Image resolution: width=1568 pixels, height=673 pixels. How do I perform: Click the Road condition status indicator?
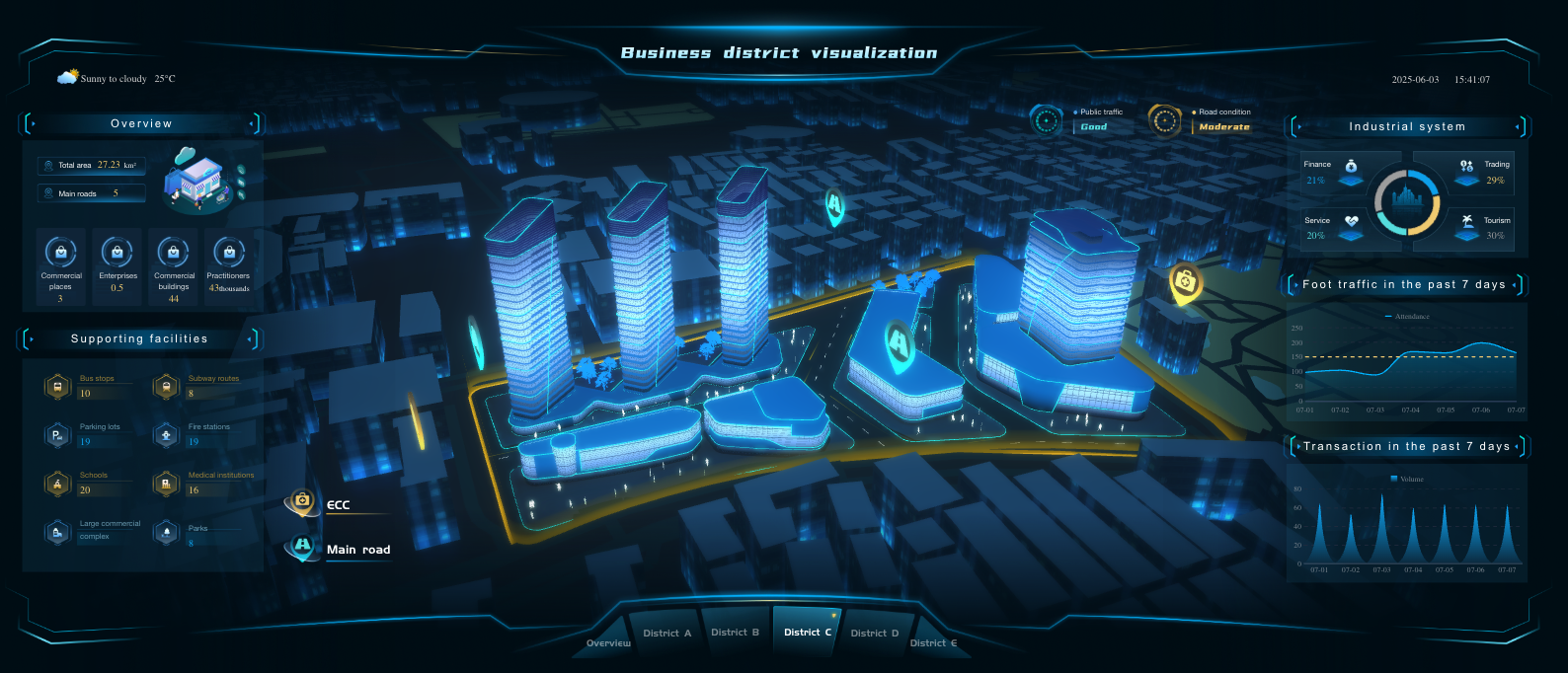coord(1165,120)
